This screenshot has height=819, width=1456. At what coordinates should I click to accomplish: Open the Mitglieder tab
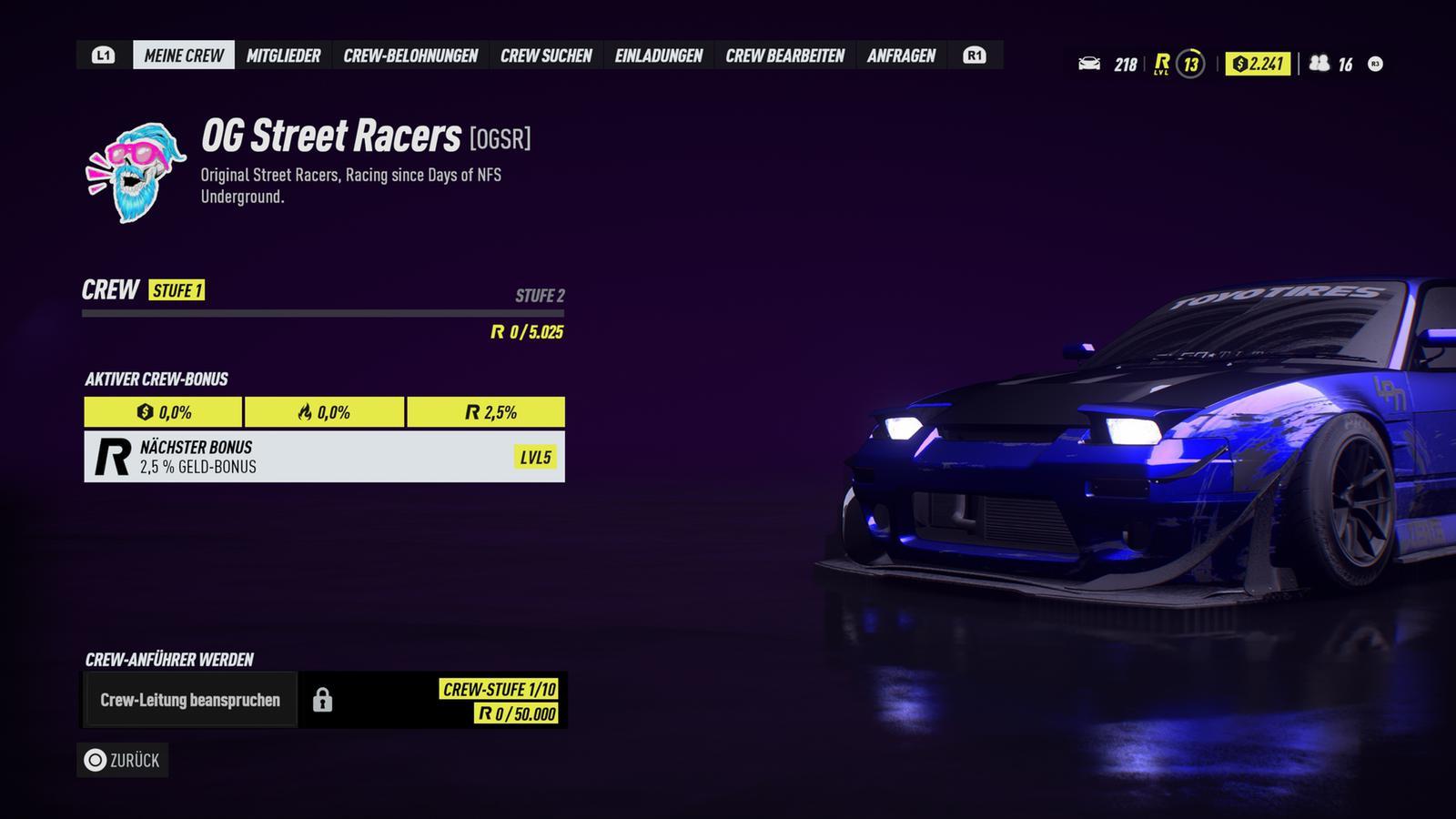coord(283,56)
